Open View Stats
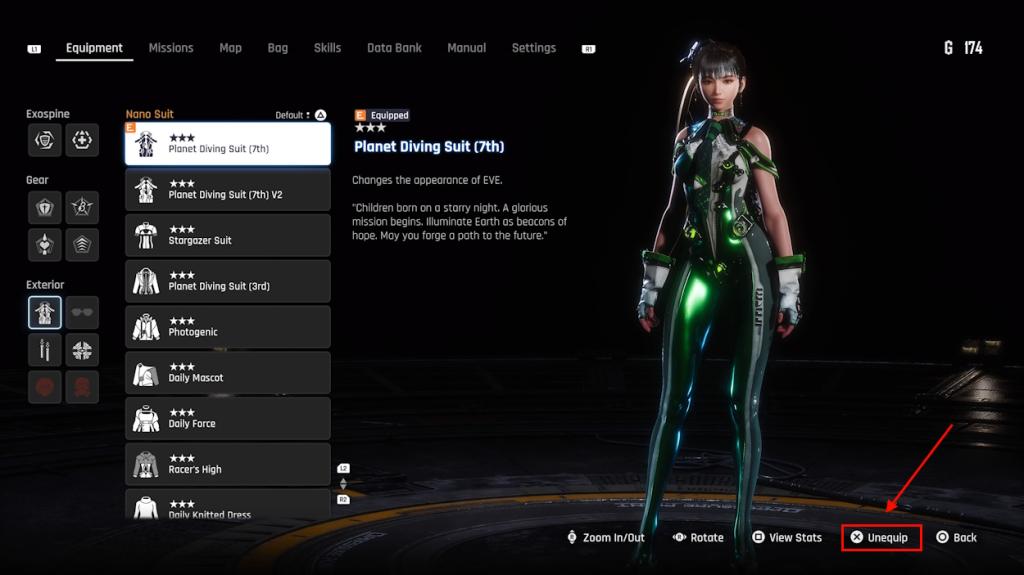The height and width of the screenshot is (575, 1024). (x=787, y=538)
